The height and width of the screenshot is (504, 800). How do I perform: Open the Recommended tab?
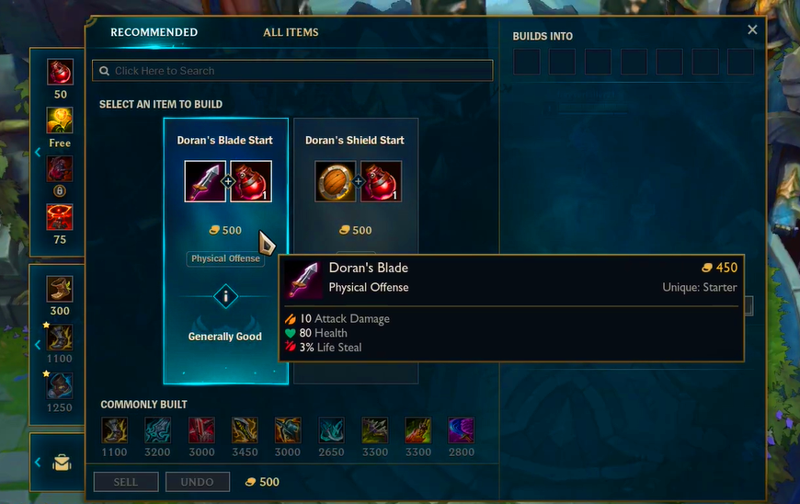click(x=154, y=32)
